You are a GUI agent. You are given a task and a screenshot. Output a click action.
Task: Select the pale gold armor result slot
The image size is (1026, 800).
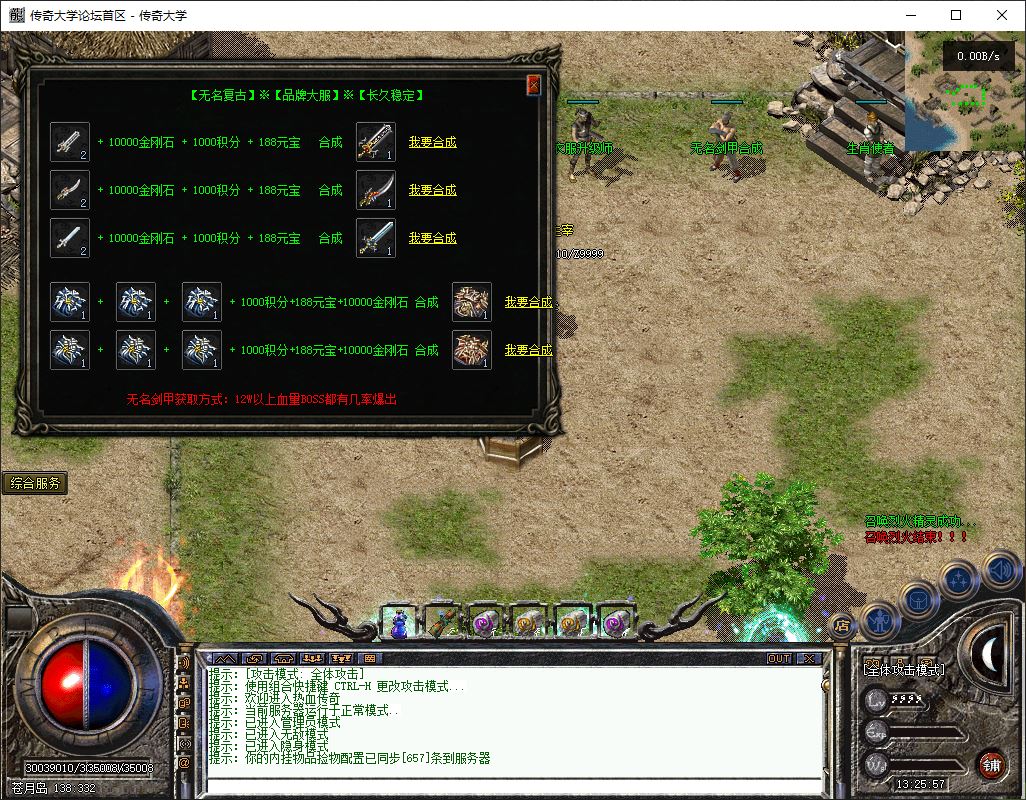(472, 302)
